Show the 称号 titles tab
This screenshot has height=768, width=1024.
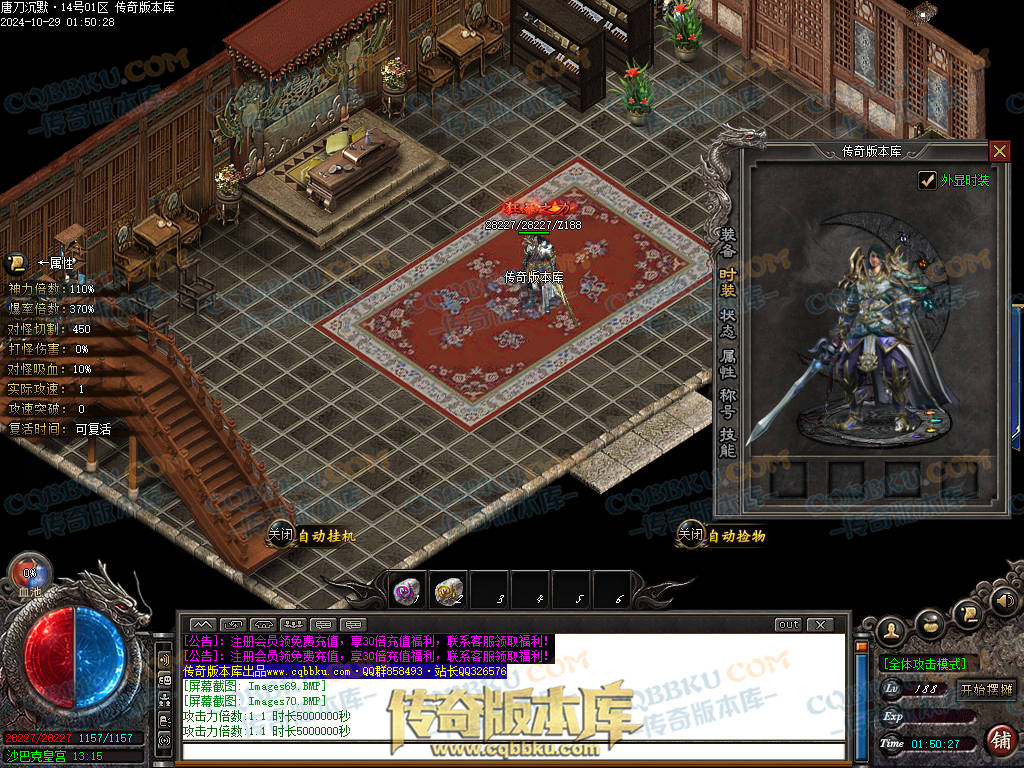pyautogui.click(x=727, y=402)
